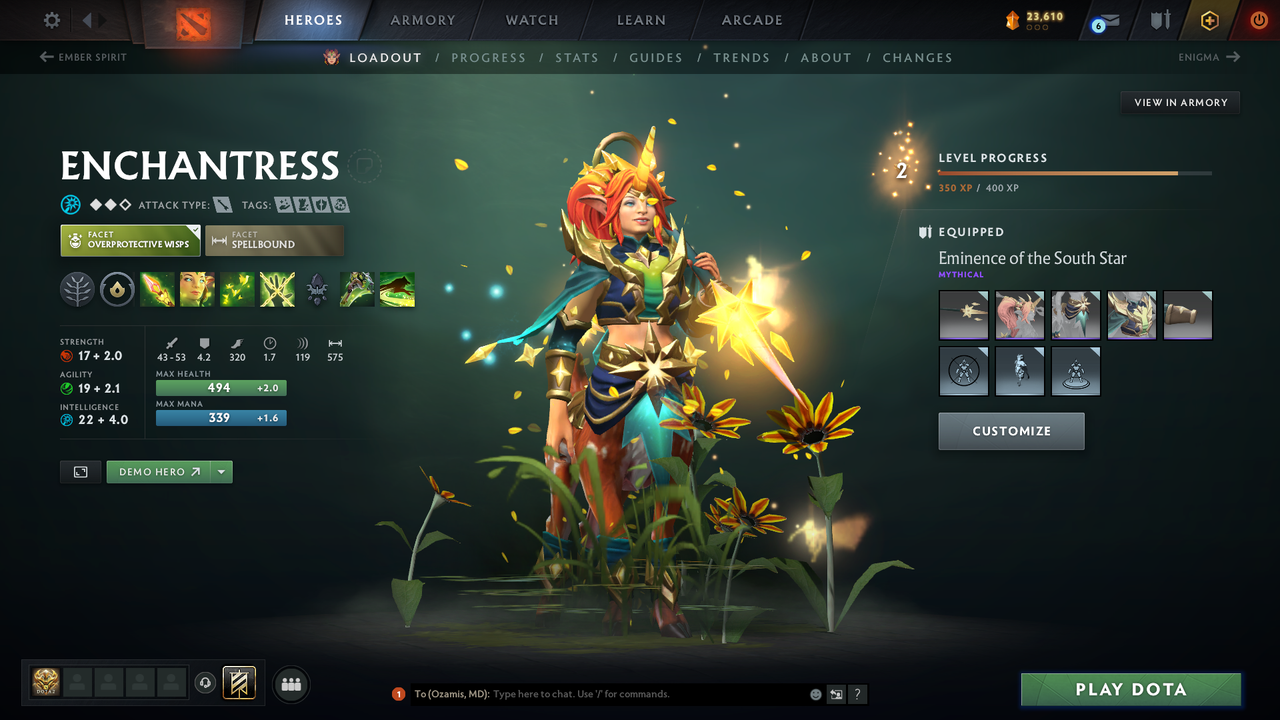Open the Guides section for Enchantress
1280x720 pixels.
[x=656, y=57]
